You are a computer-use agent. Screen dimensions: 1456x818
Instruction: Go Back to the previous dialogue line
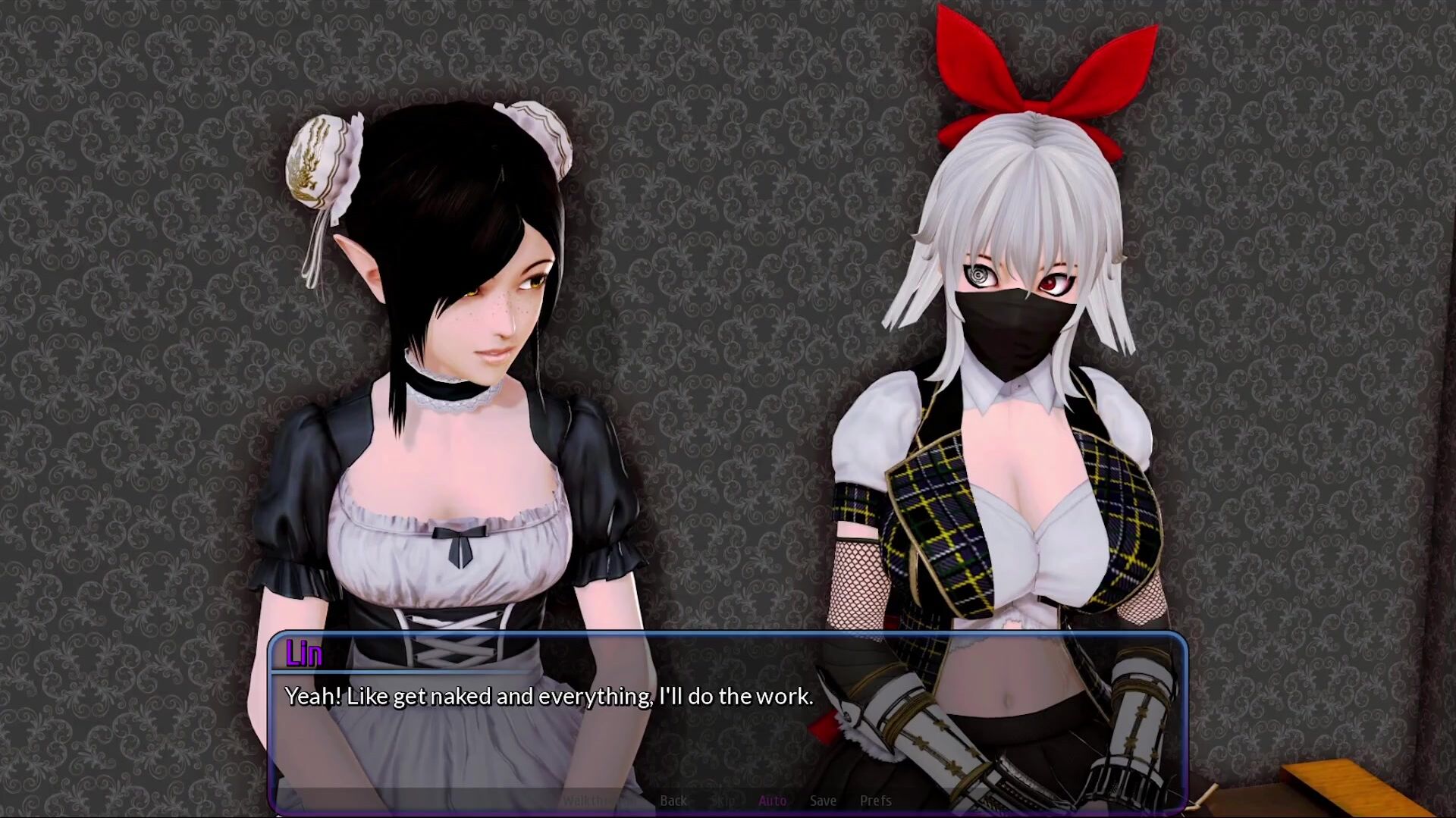[x=673, y=801]
